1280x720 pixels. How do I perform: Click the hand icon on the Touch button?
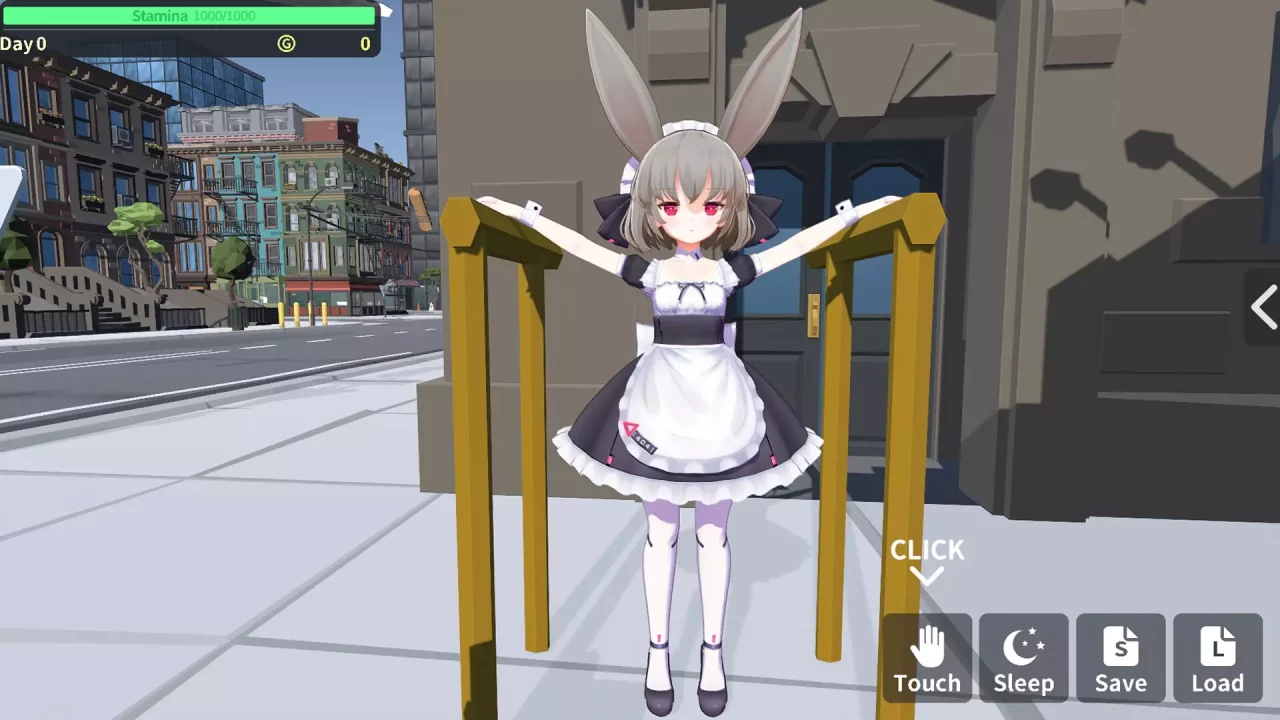tap(927, 645)
